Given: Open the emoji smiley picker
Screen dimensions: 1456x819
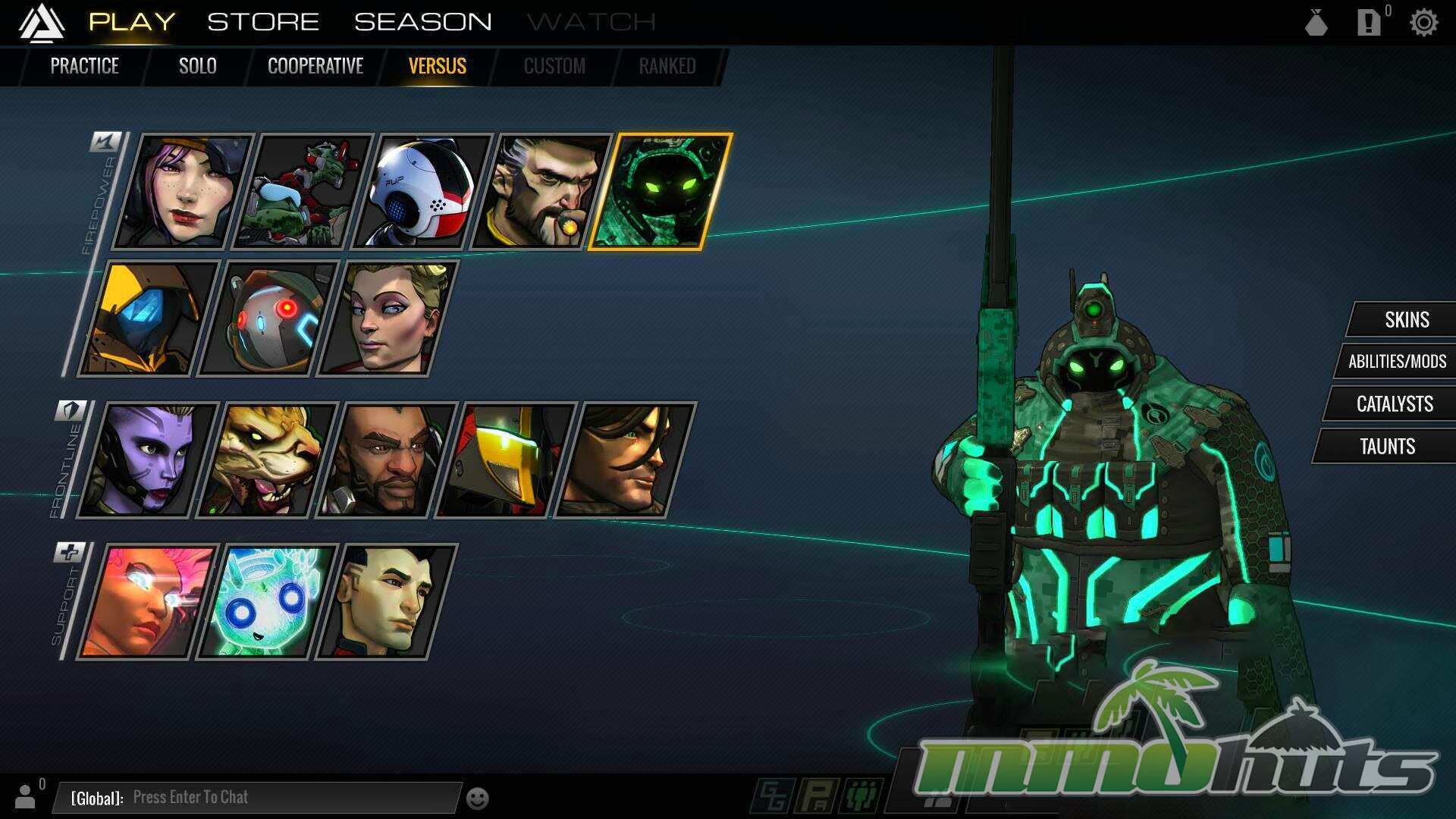Looking at the screenshot, I should [477, 799].
